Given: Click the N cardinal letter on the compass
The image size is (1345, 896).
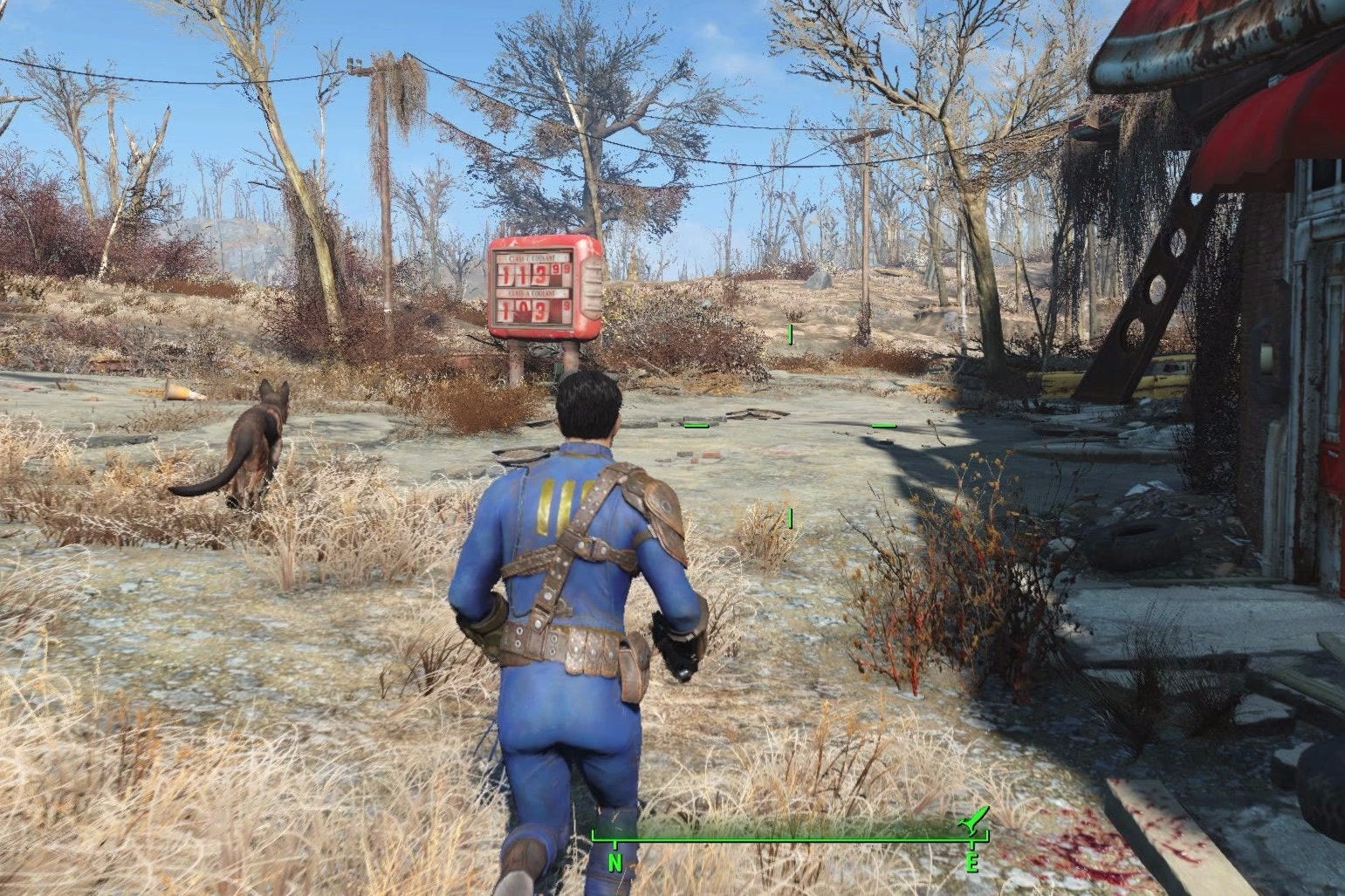Looking at the screenshot, I should tap(614, 862).
